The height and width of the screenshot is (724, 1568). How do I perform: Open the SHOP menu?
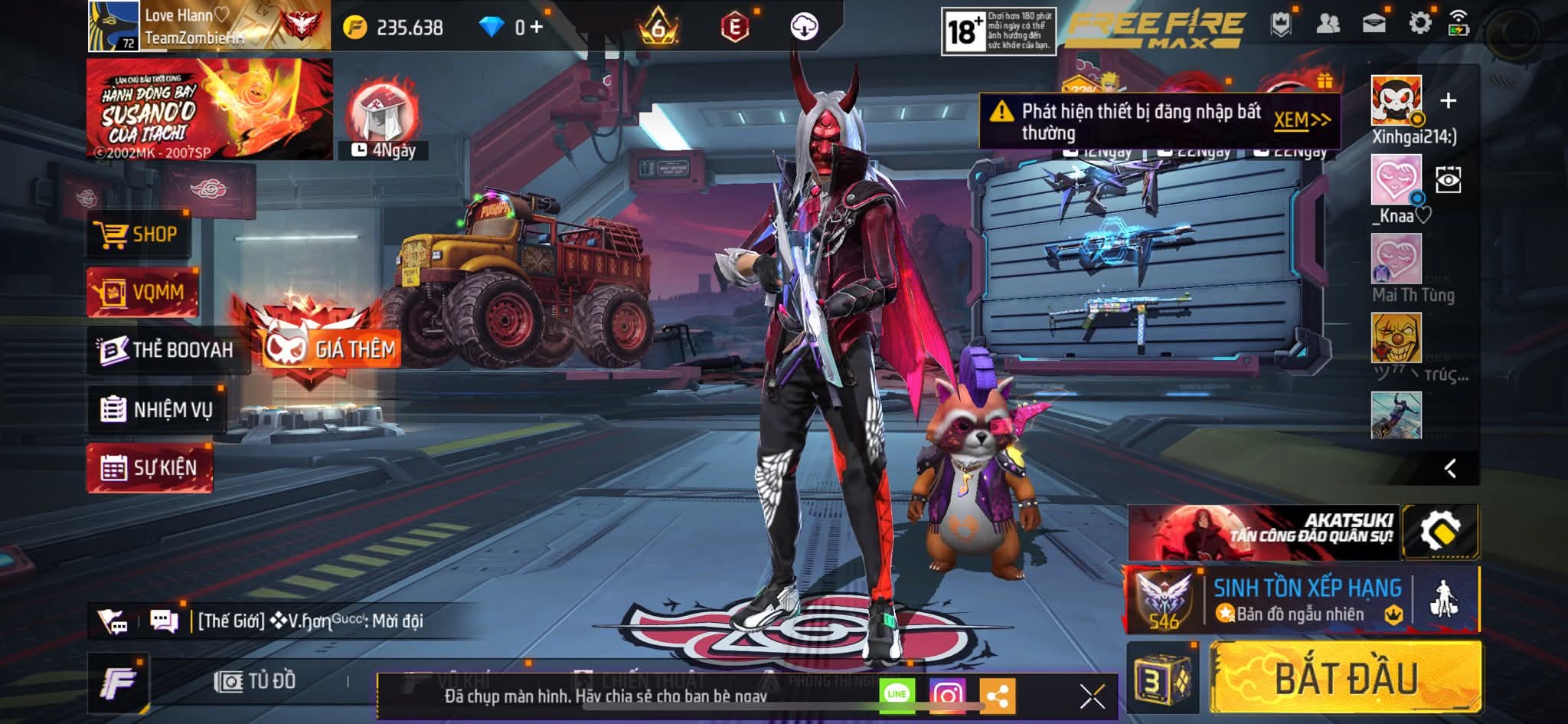coord(138,234)
